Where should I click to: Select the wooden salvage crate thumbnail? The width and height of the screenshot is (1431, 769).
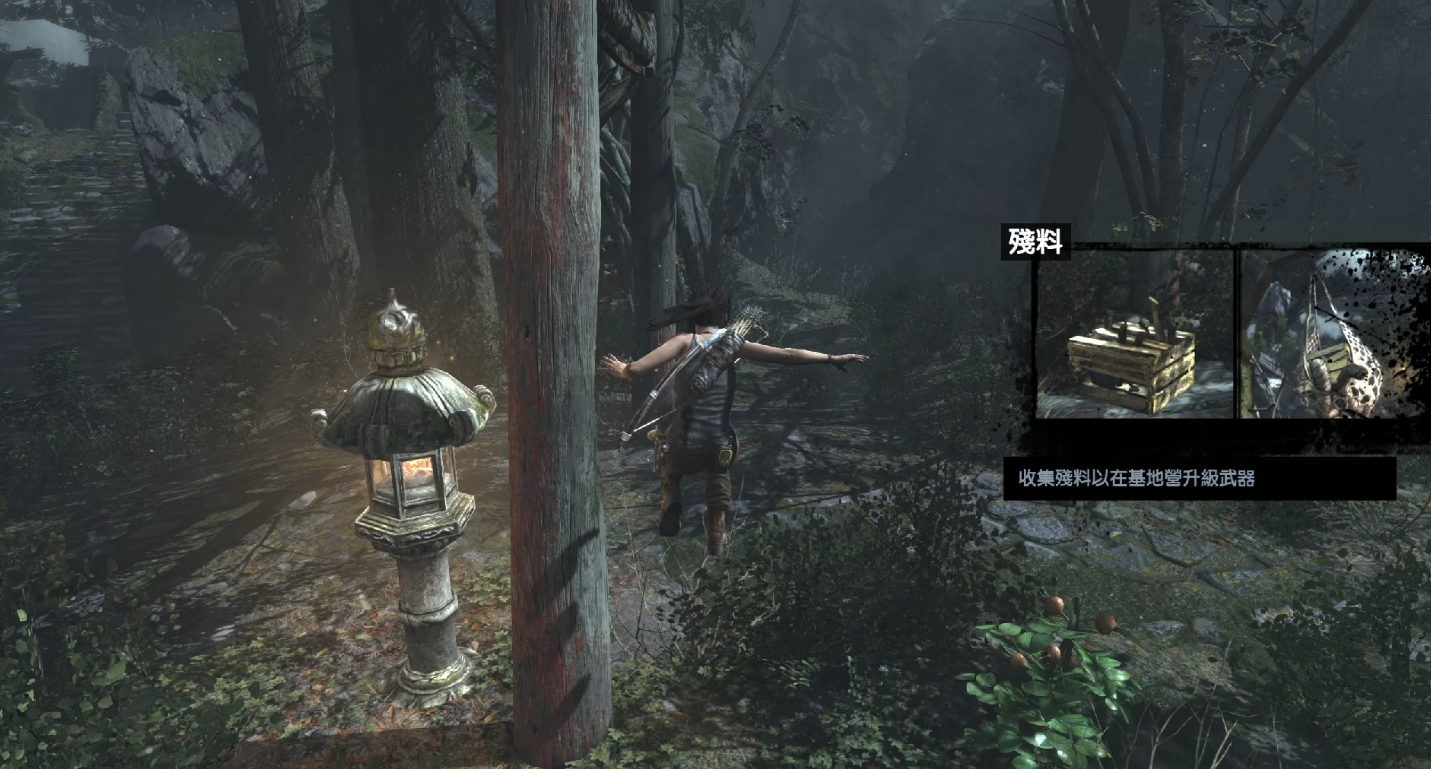(1134, 334)
